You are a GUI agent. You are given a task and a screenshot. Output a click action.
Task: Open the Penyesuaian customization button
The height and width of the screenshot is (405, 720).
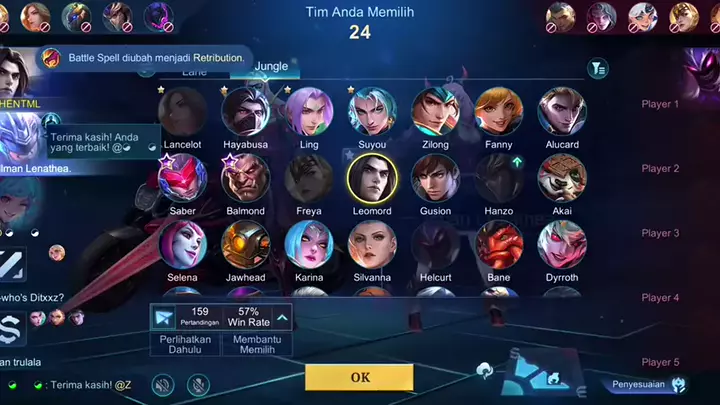pyautogui.click(x=650, y=385)
